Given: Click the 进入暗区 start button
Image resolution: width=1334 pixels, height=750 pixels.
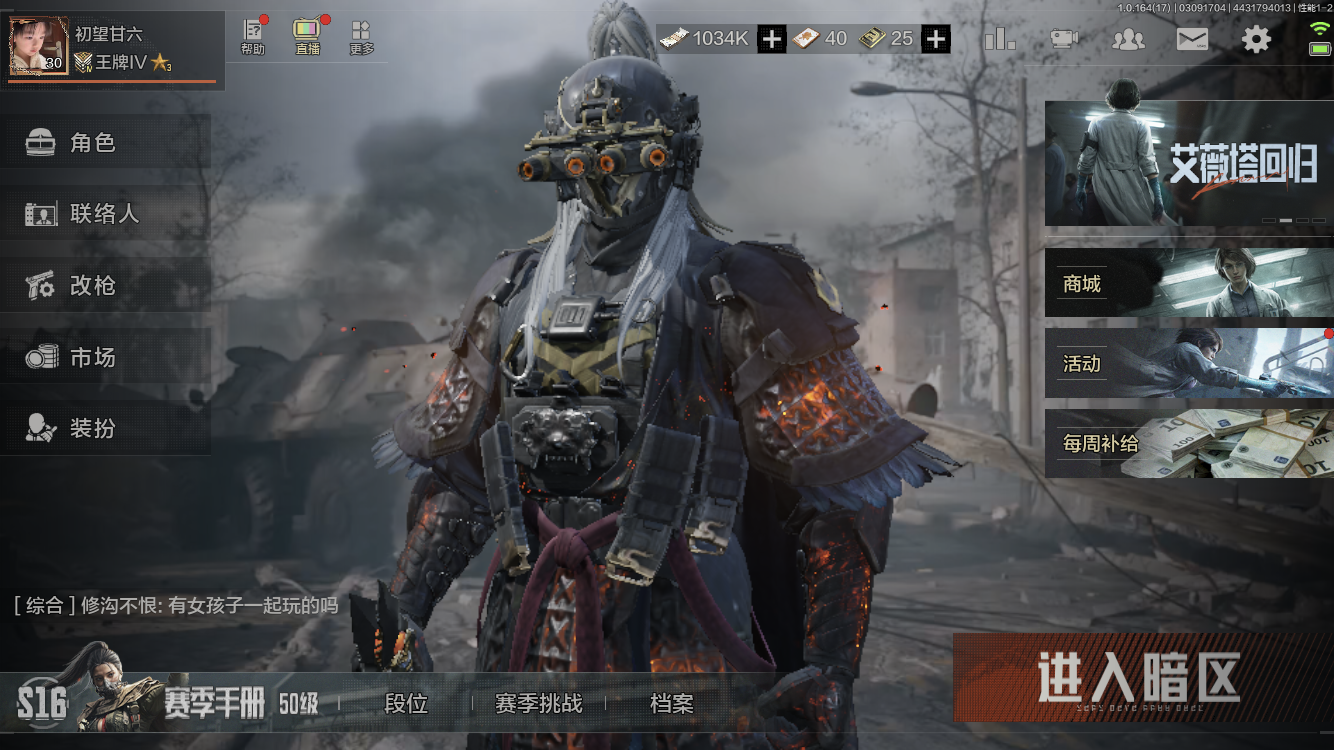Looking at the screenshot, I should click(1140, 677).
